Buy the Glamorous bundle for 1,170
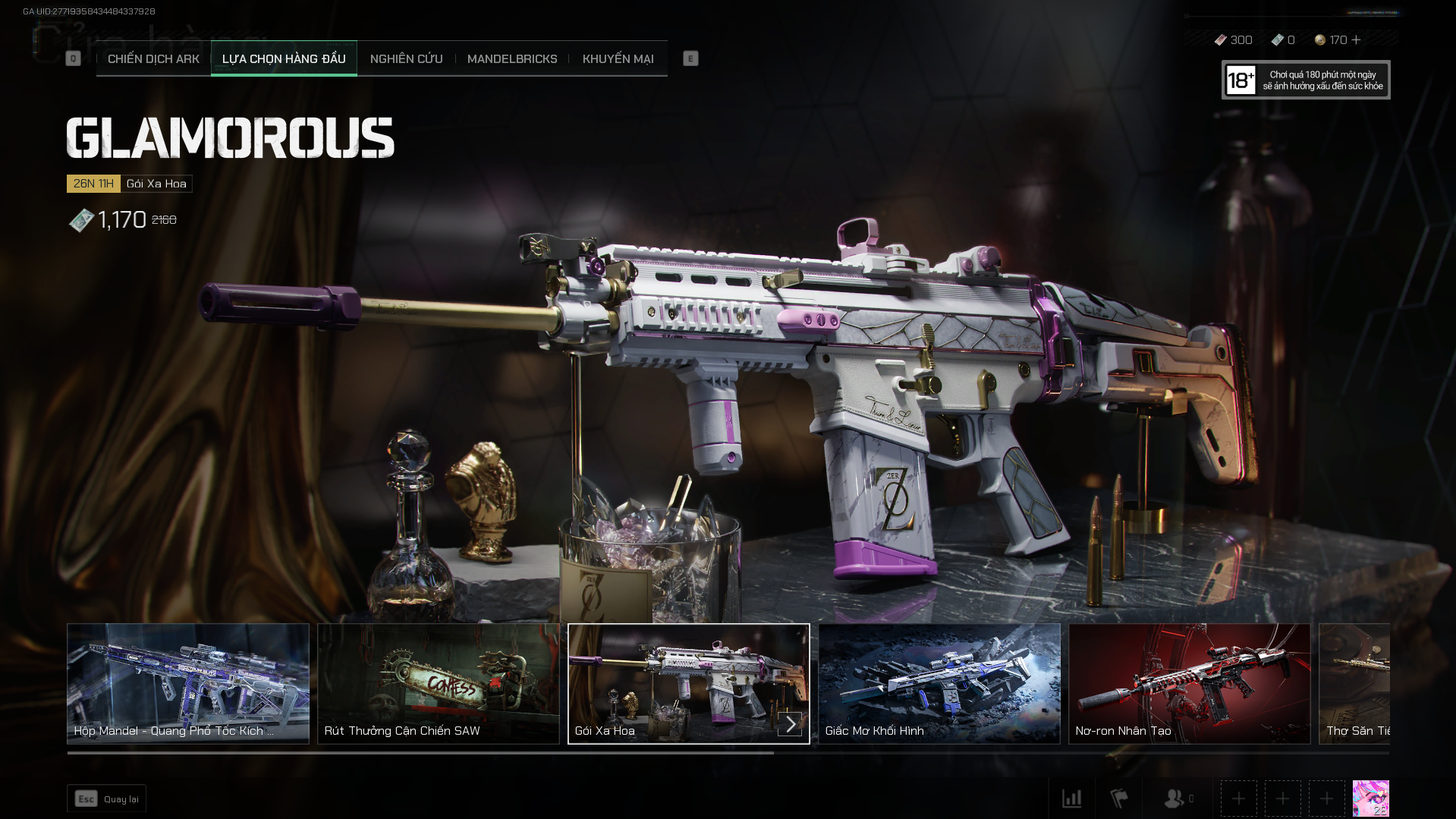Image resolution: width=1456 pixels, height=819 pixels. pos(121,220)
